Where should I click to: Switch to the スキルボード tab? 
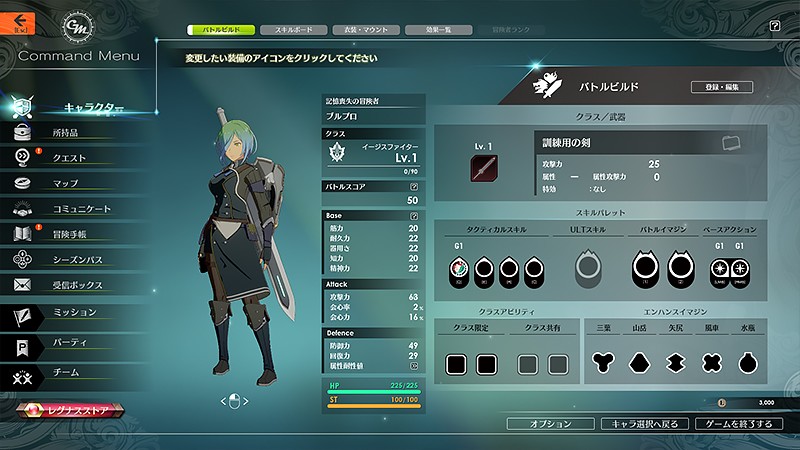pyautogui.click(x=300, y=30)
